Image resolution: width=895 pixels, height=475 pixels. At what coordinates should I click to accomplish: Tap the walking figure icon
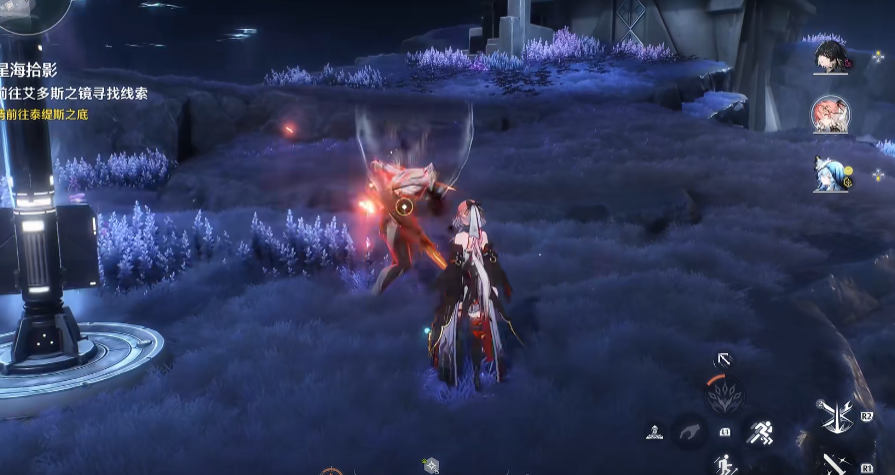click(723, 464)
